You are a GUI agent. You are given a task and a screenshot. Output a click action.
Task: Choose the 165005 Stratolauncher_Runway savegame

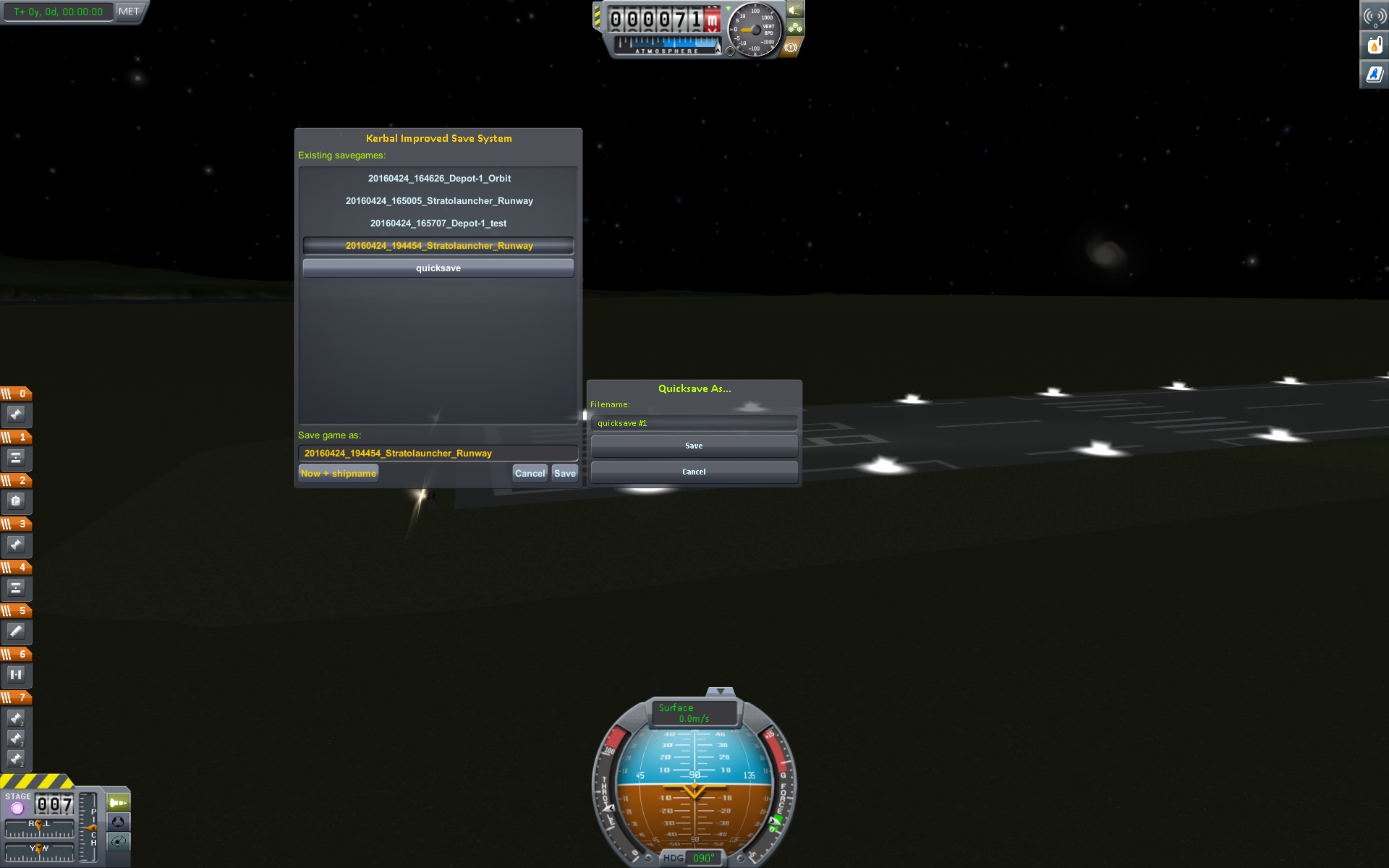coord(438,201)
